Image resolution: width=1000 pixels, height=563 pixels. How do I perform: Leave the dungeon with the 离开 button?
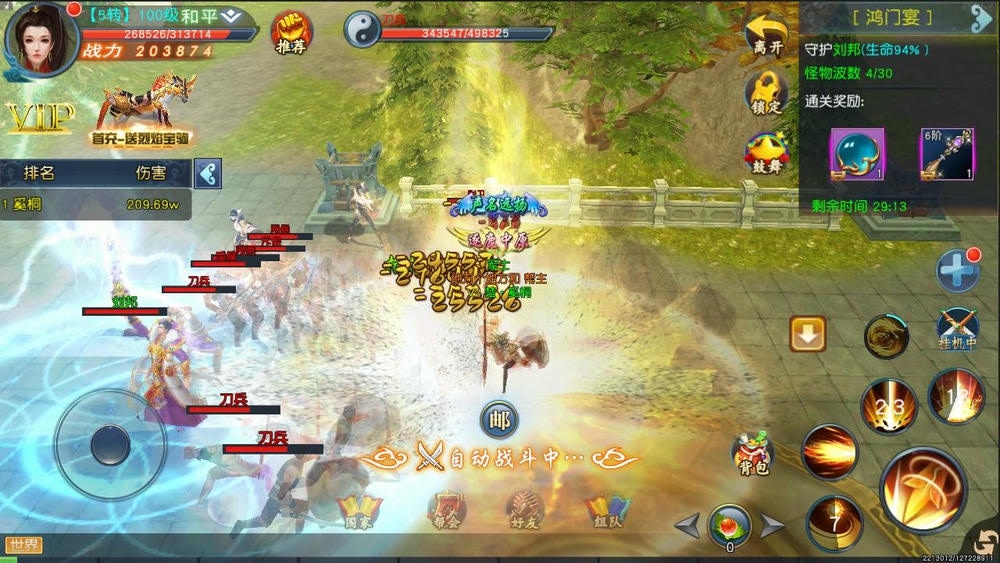[x=767, y=35]
